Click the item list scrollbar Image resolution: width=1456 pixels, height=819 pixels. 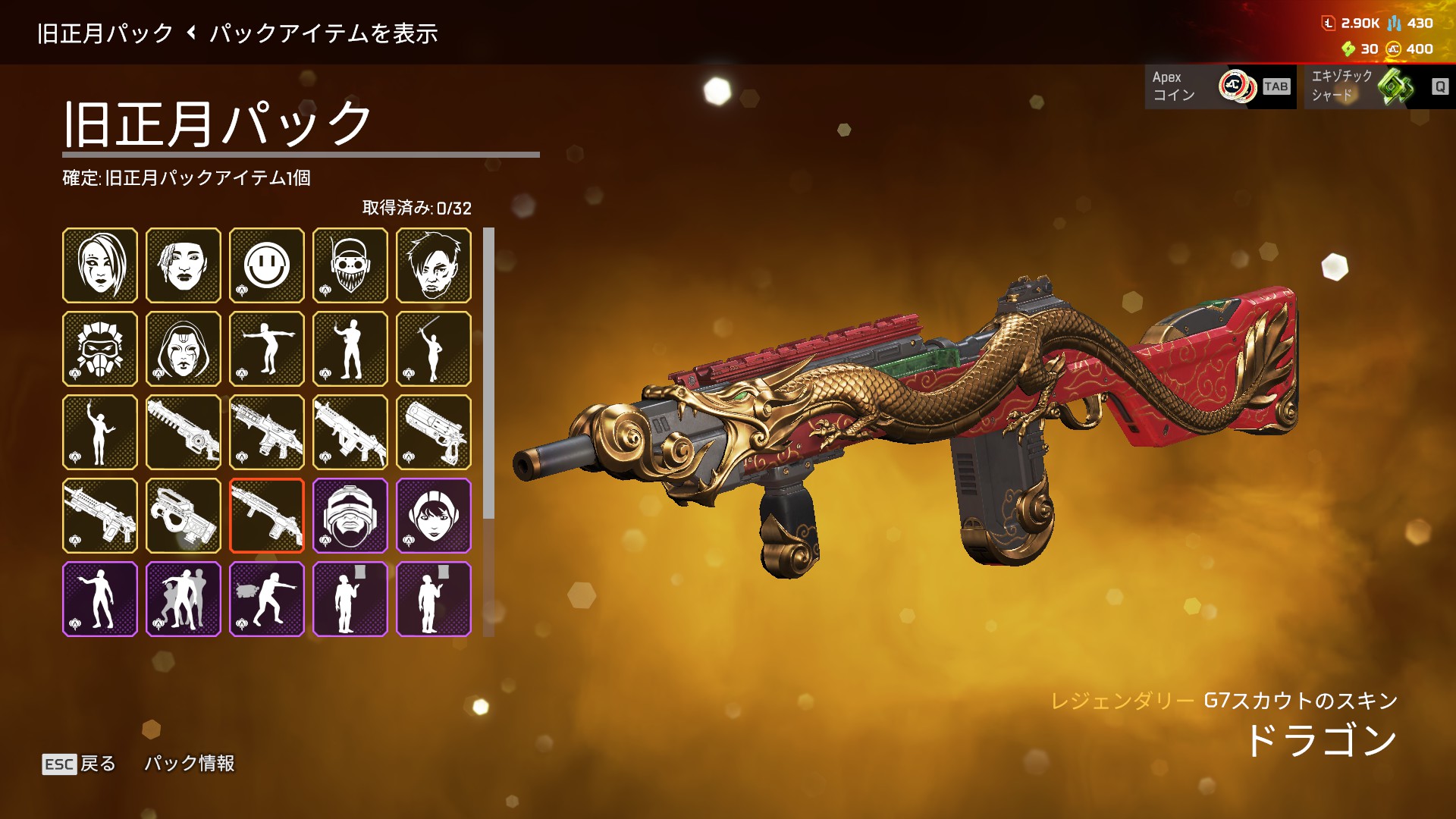coord(488,379)
